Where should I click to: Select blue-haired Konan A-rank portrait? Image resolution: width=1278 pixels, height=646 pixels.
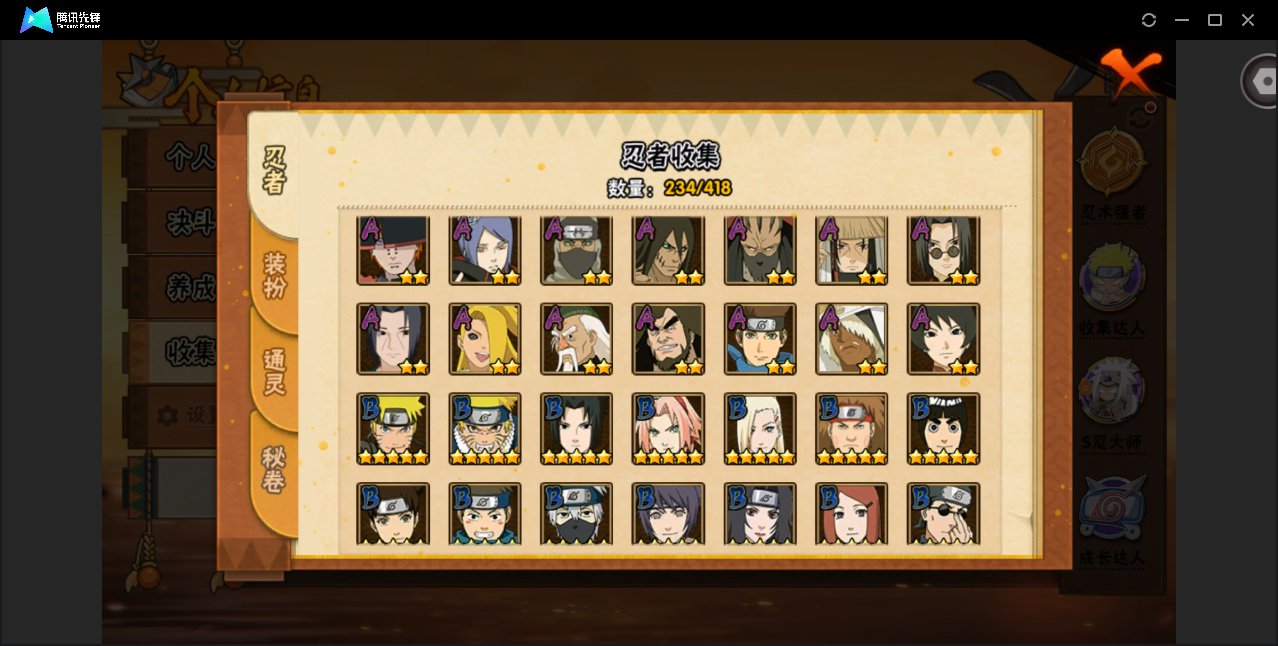point(485,250)
